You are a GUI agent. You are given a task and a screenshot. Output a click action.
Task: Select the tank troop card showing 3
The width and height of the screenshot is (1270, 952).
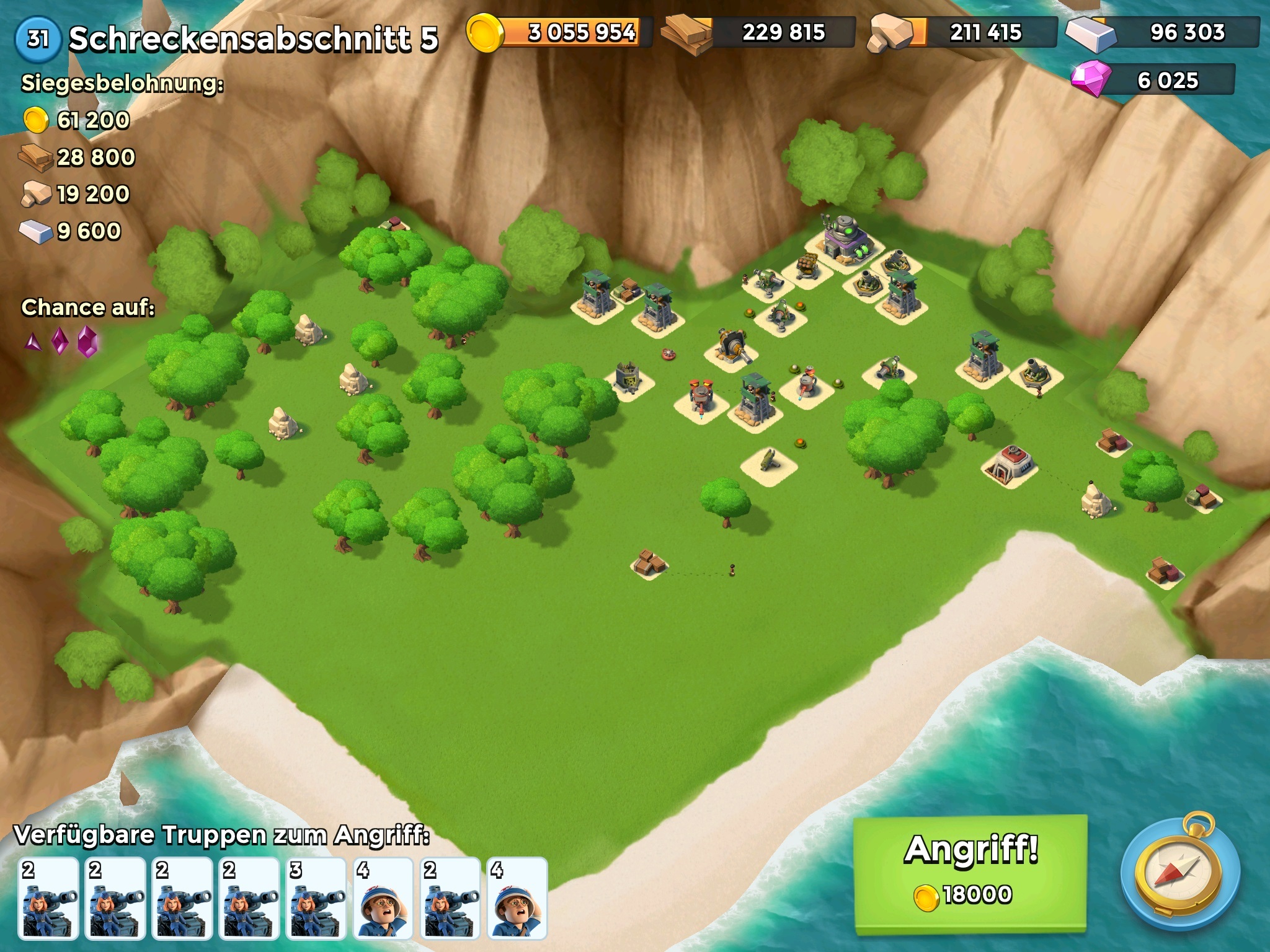click(x=317, y=897)
